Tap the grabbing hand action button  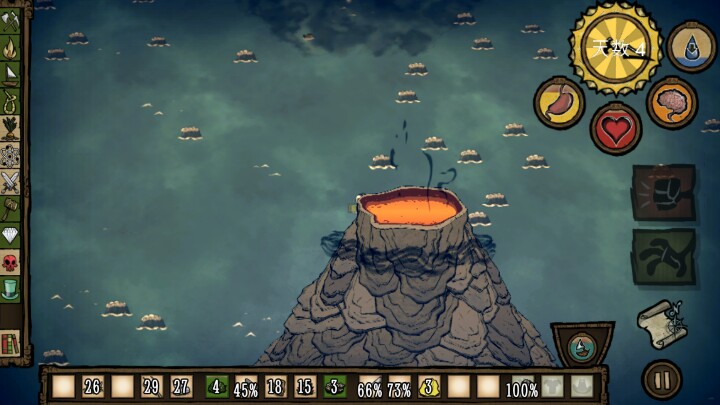pyautogui.click(x=663, y=257)
